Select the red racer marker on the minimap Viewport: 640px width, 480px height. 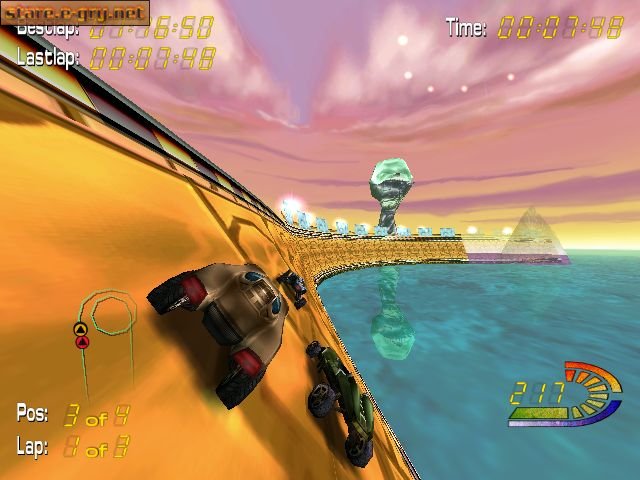pyautogui.click(x=82, y=342)
